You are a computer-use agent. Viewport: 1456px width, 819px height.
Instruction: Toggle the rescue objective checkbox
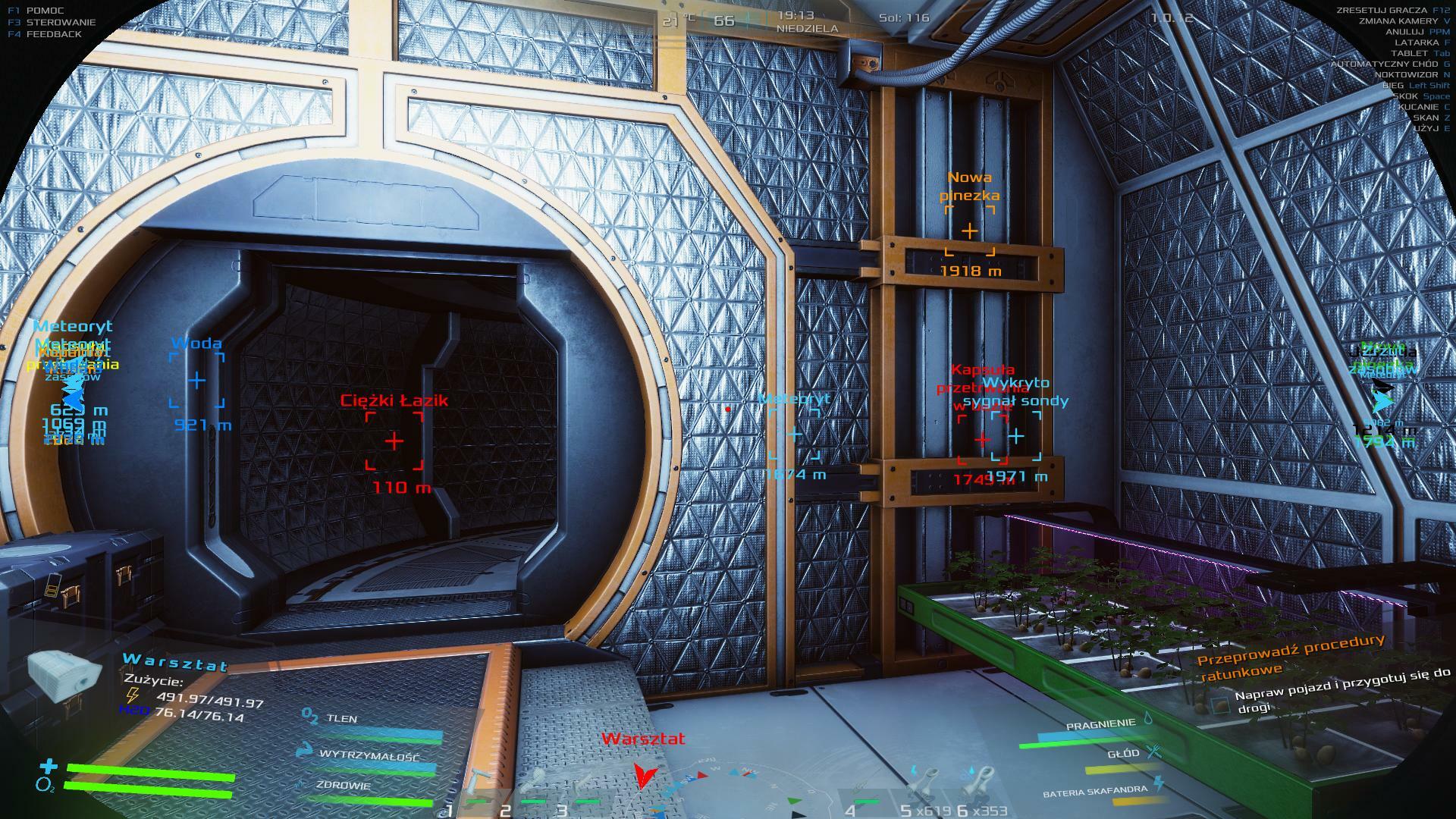click(x=1219, y=704)
